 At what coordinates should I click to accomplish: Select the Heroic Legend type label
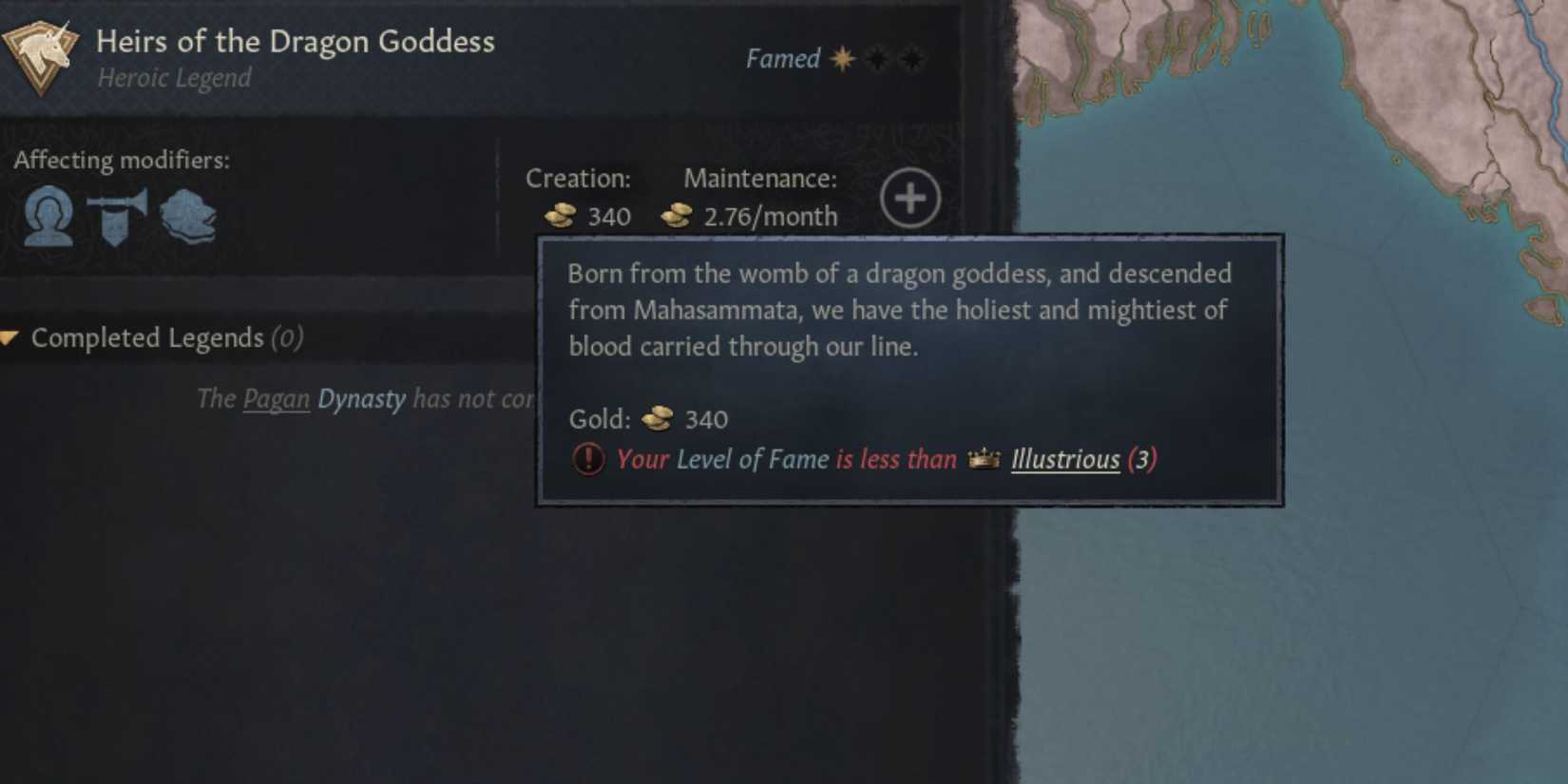(174, 78)
